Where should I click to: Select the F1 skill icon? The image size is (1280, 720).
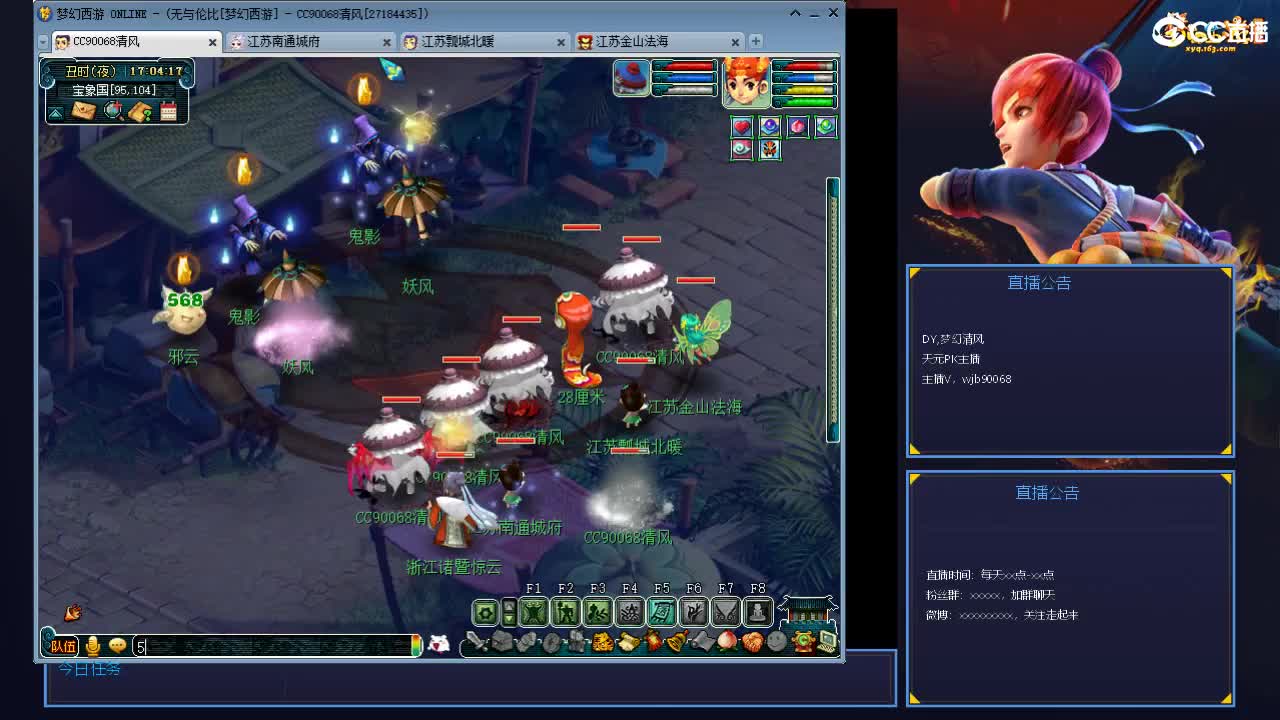(535, 610)
